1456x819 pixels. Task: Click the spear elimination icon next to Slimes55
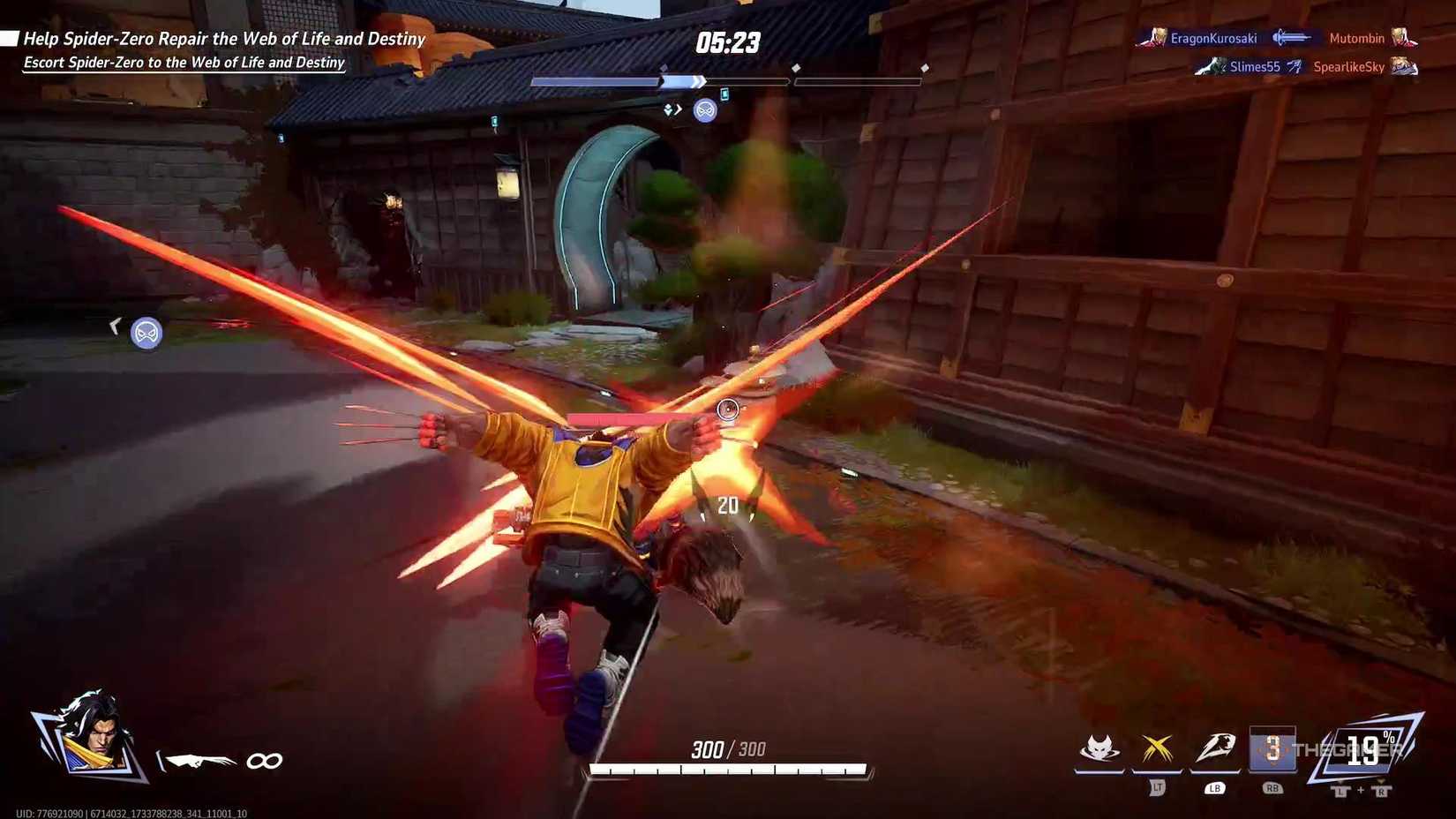[x=1295, y=66]
